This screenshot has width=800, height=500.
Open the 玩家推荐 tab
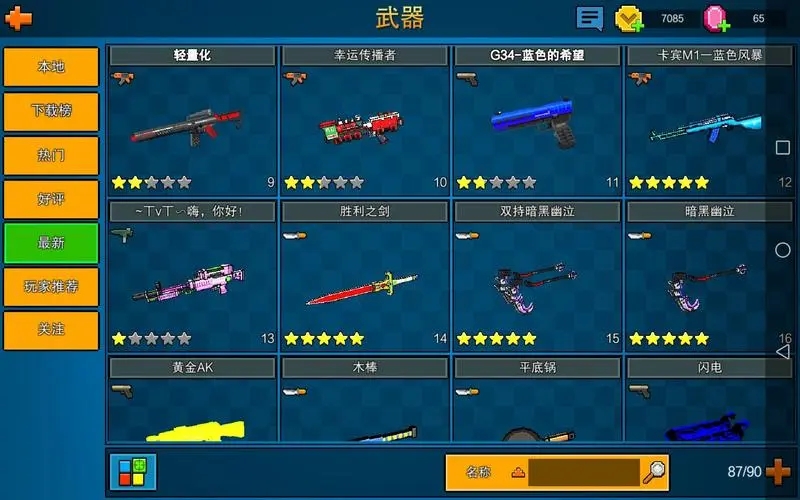click(x=51, y=287)
